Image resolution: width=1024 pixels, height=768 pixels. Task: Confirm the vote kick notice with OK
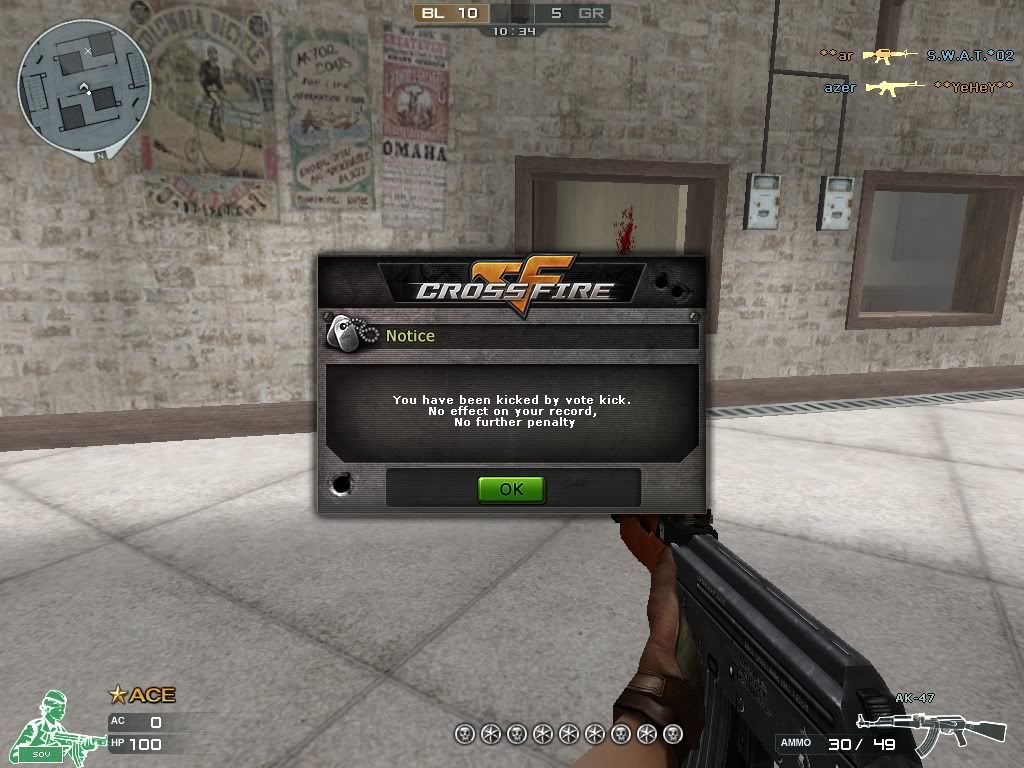point(511,489)
